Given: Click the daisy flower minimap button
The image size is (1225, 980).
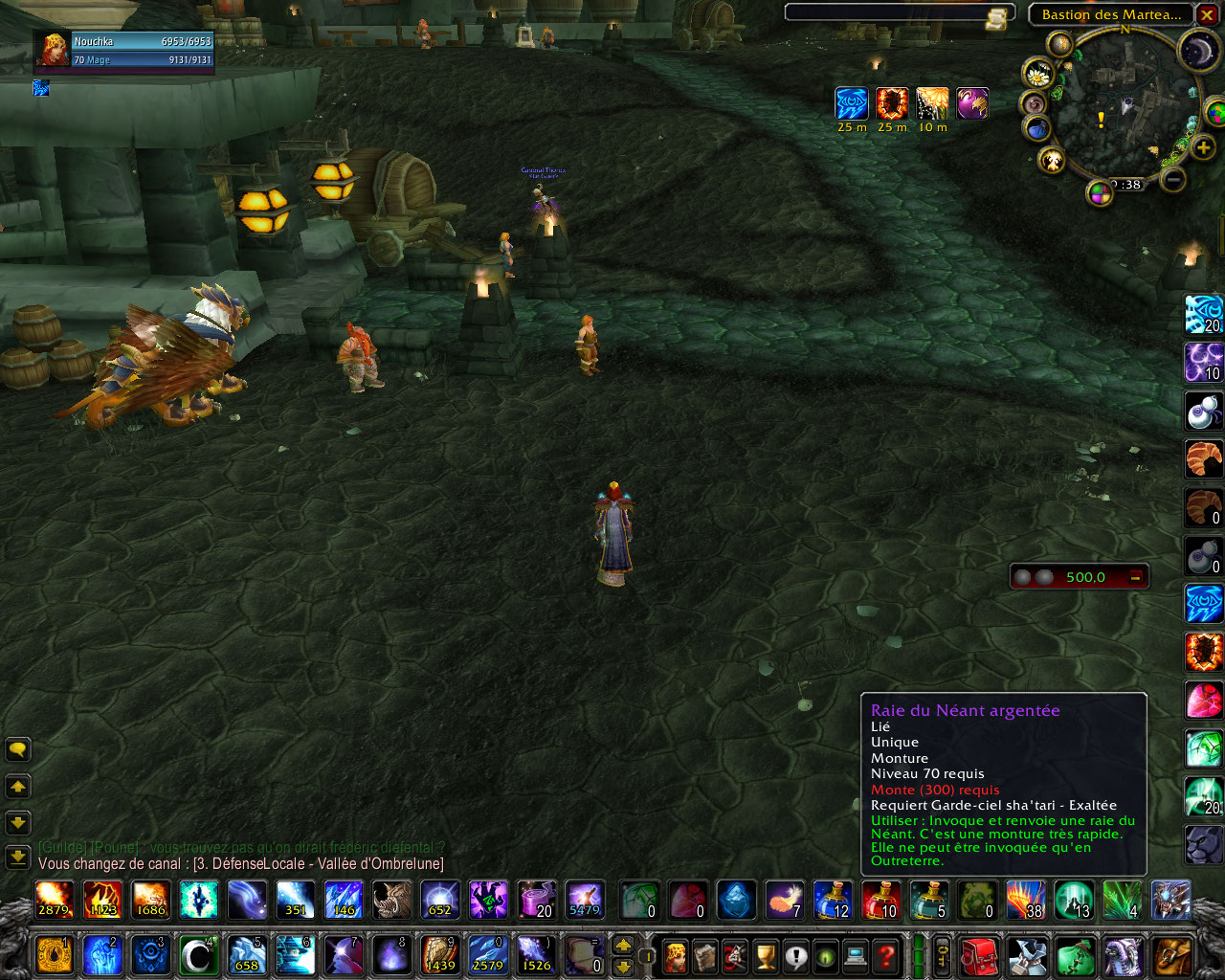Looking at the screenshot, I should click(x=1038, y=73).
